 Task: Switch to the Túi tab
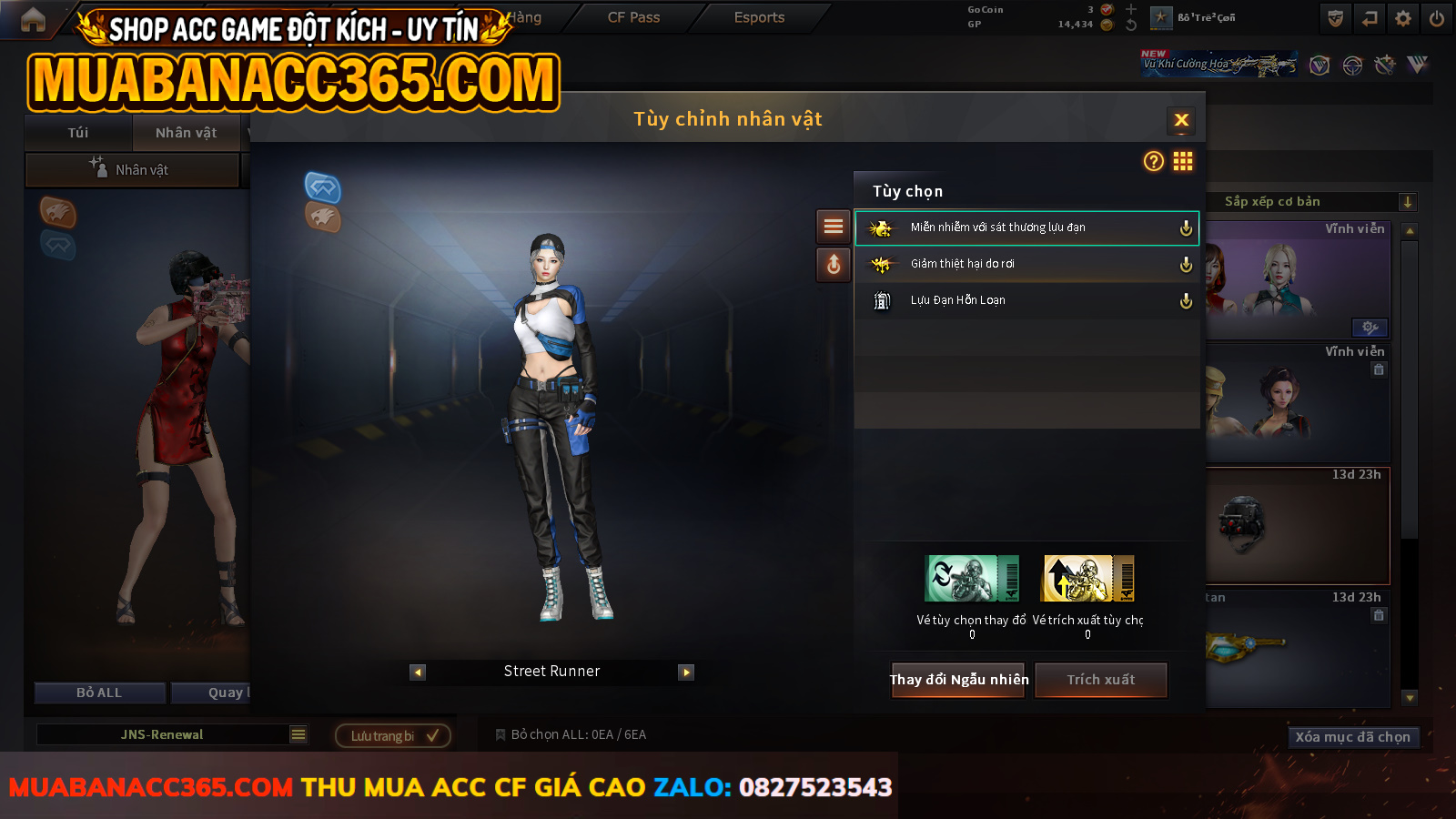[78, 133]
